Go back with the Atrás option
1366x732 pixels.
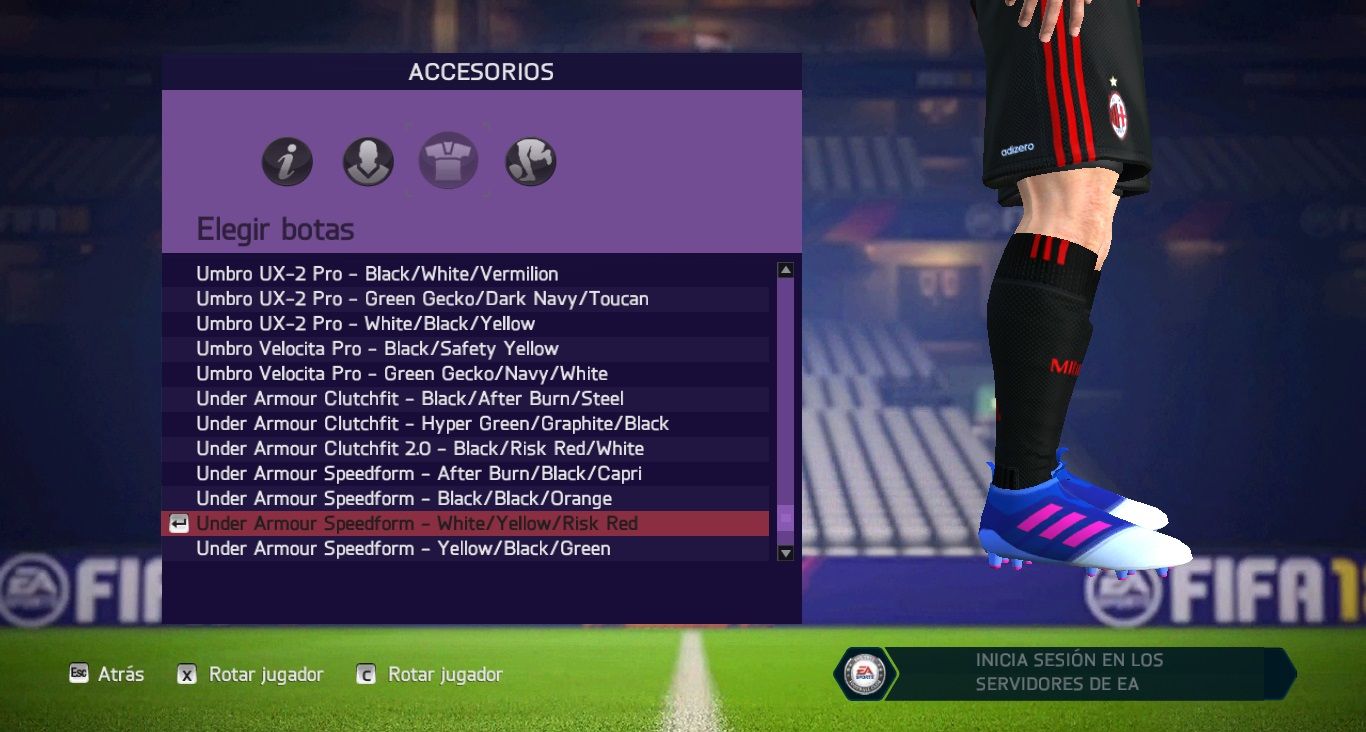(107, 675)
